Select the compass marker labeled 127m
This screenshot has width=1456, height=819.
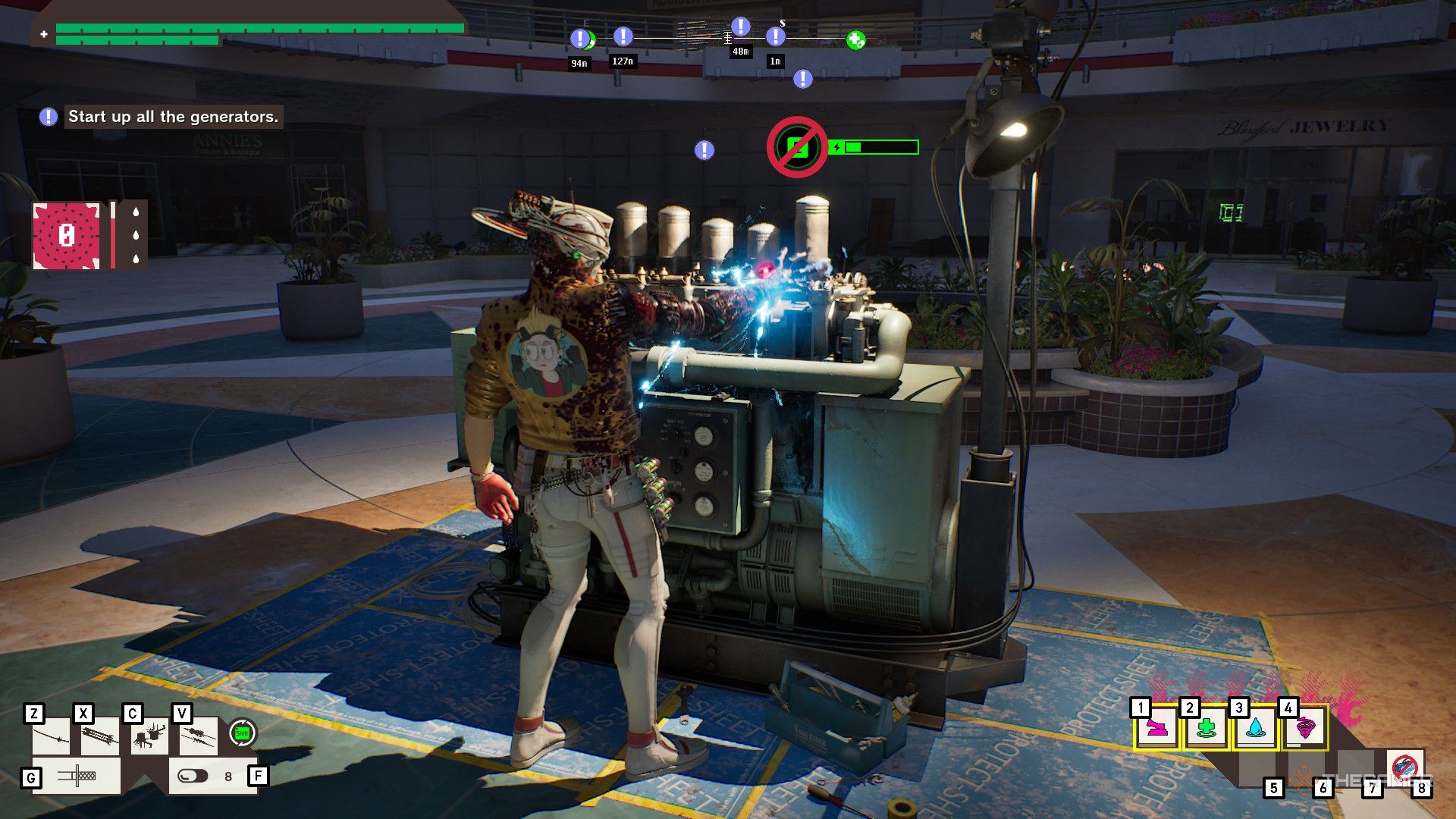[623, 36]
